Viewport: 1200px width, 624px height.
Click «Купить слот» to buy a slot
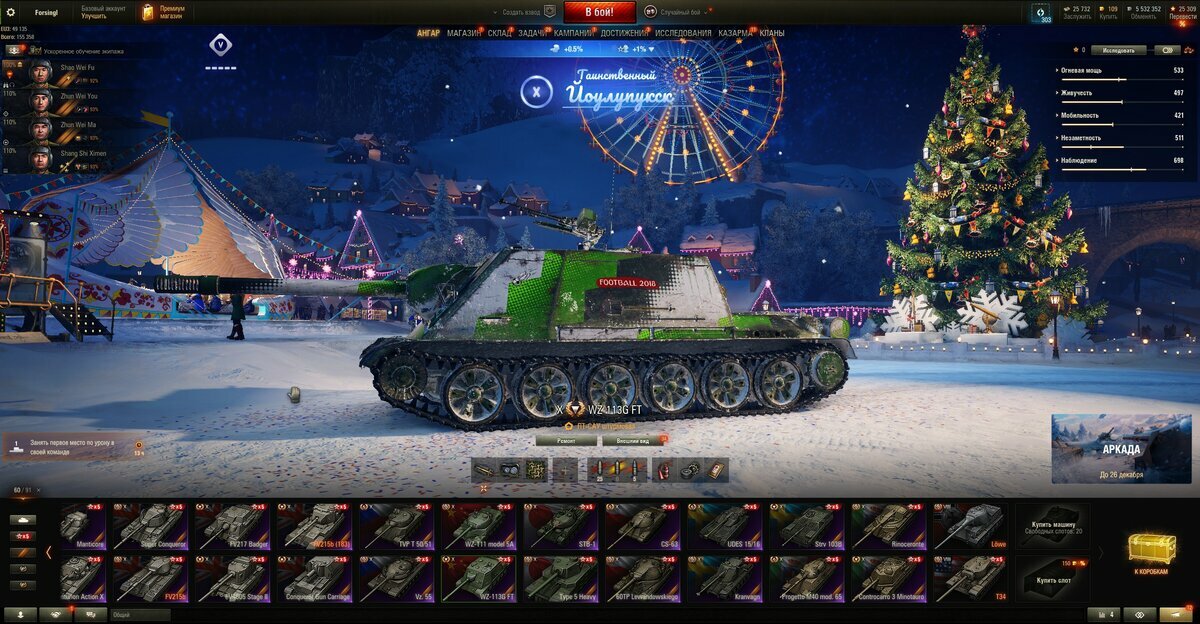pos(1053,579)
